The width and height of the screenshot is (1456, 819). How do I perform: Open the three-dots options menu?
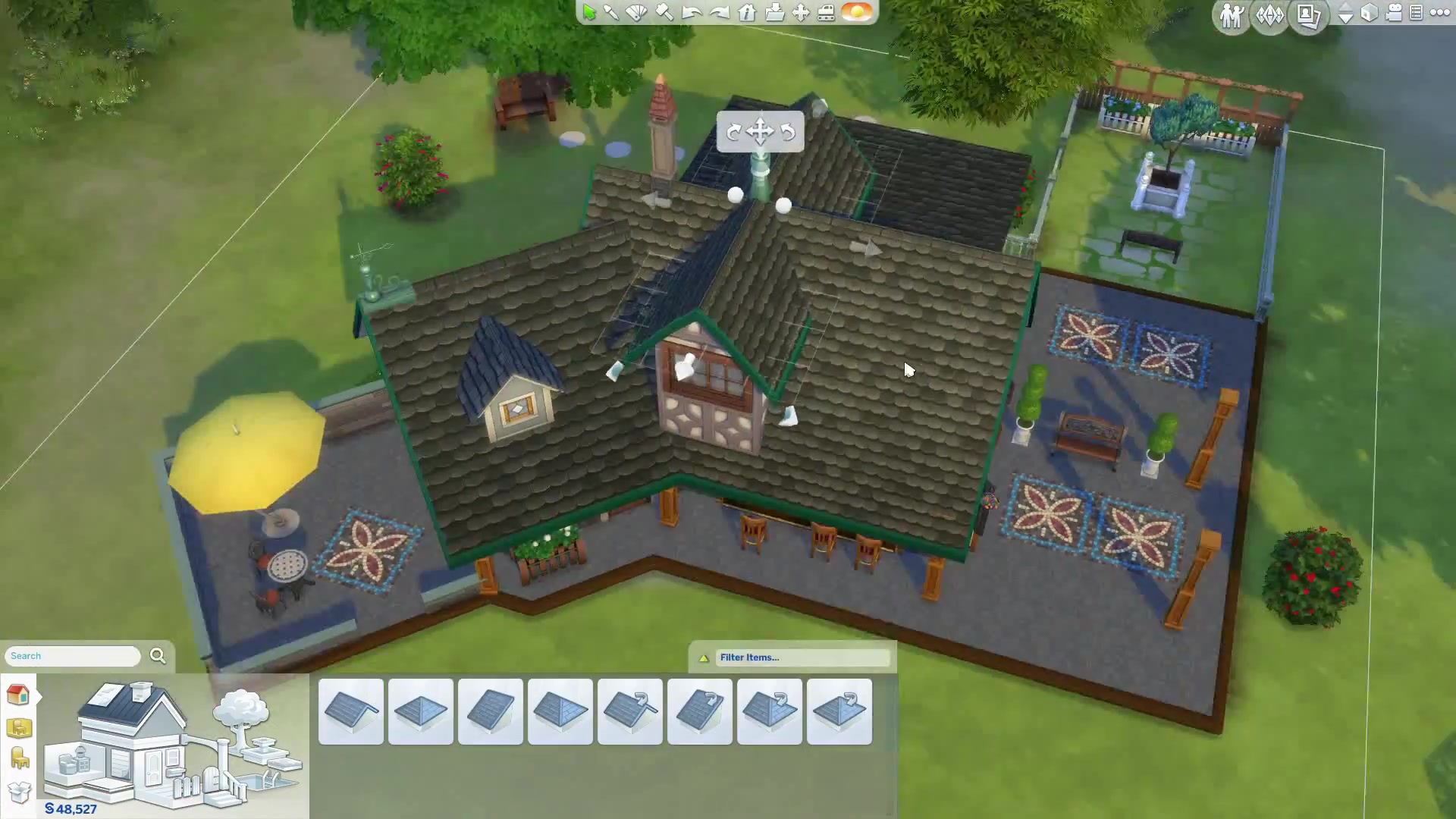(1439, 13)
